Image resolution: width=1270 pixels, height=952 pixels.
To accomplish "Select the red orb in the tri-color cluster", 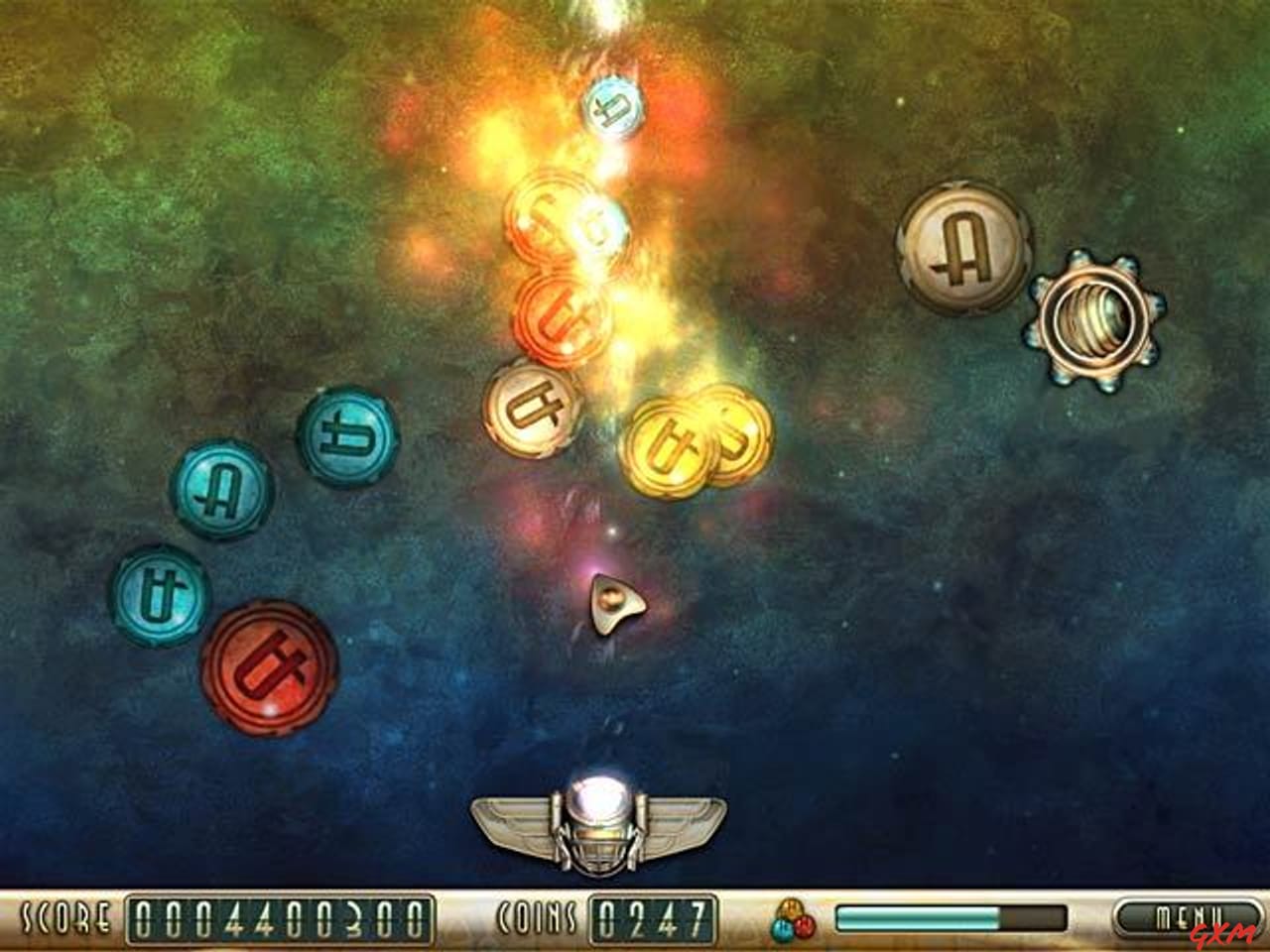I will (804, 927).
